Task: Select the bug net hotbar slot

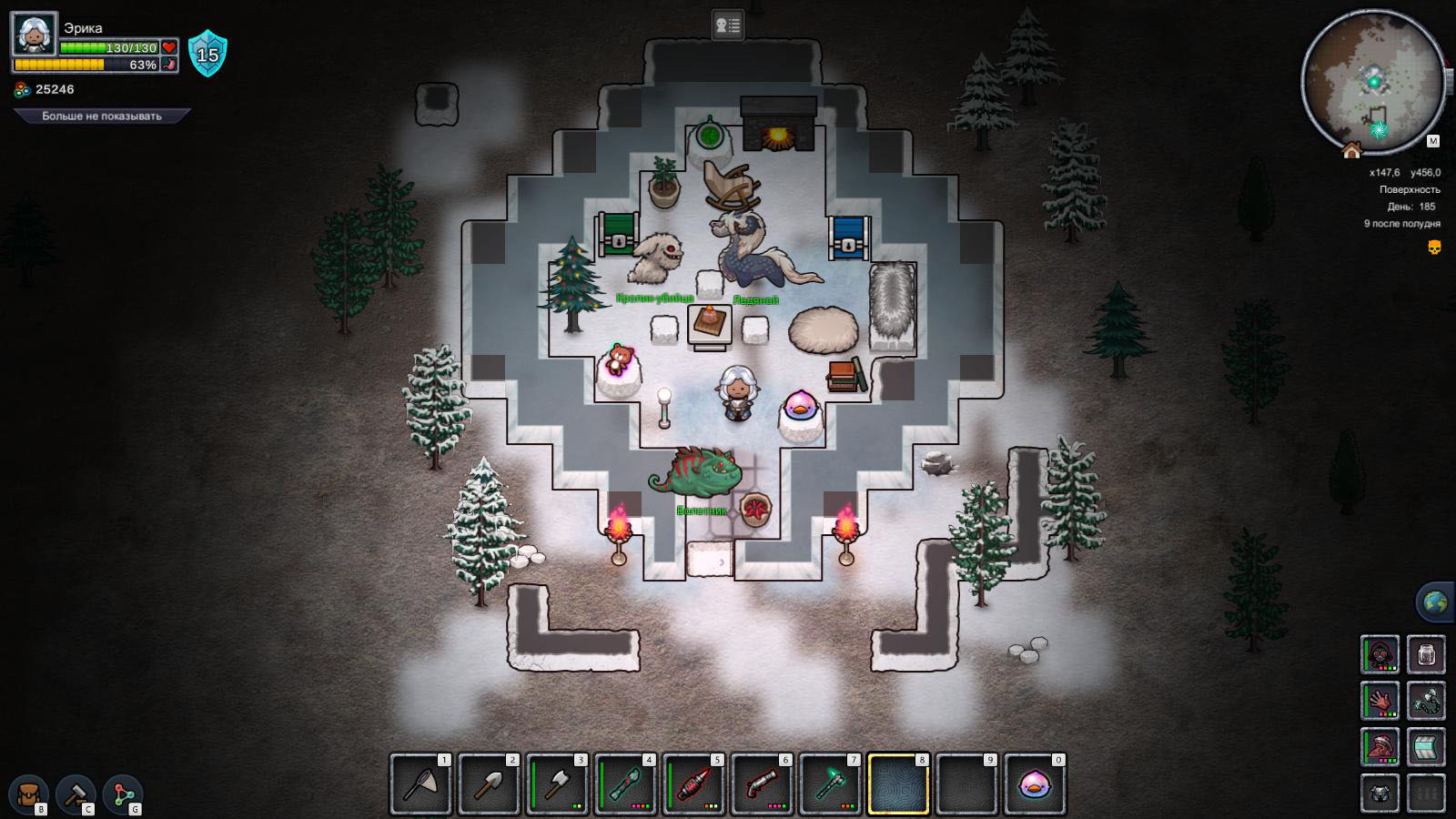Action: (x=420, y=784)
